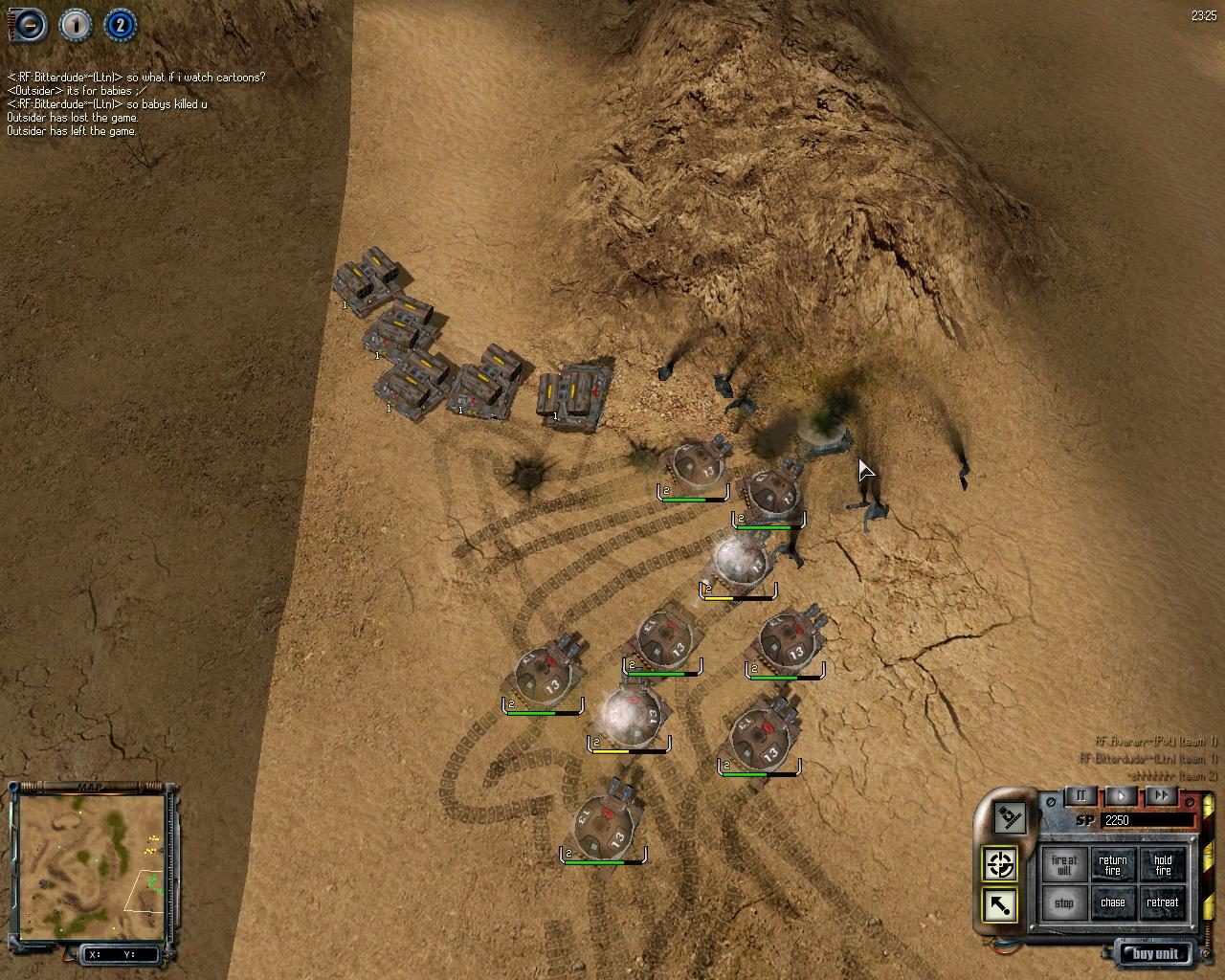
Task: Order units to hold fire
Action: click(1162, 865)
